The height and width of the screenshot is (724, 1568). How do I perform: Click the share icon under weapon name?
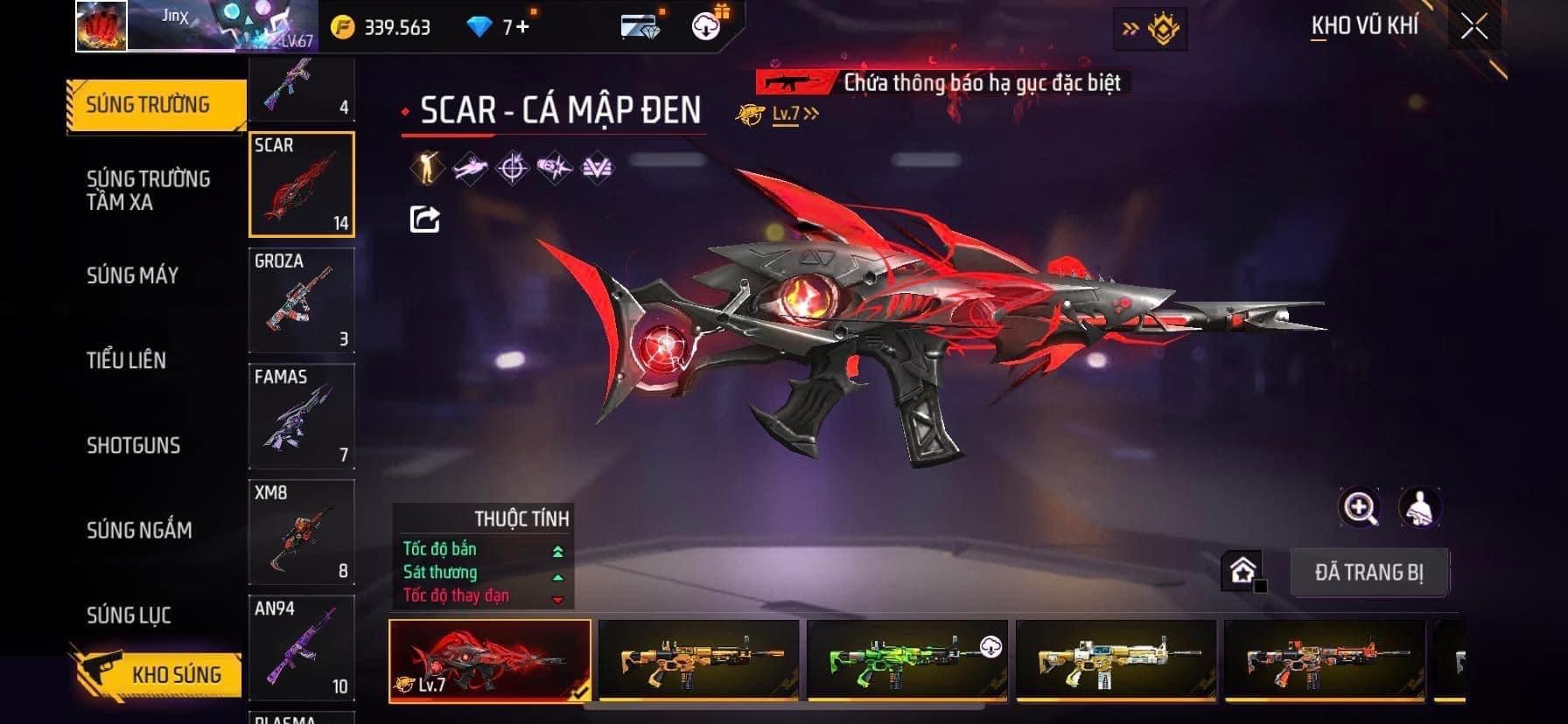pyautogui.click(x=425, y=219)
